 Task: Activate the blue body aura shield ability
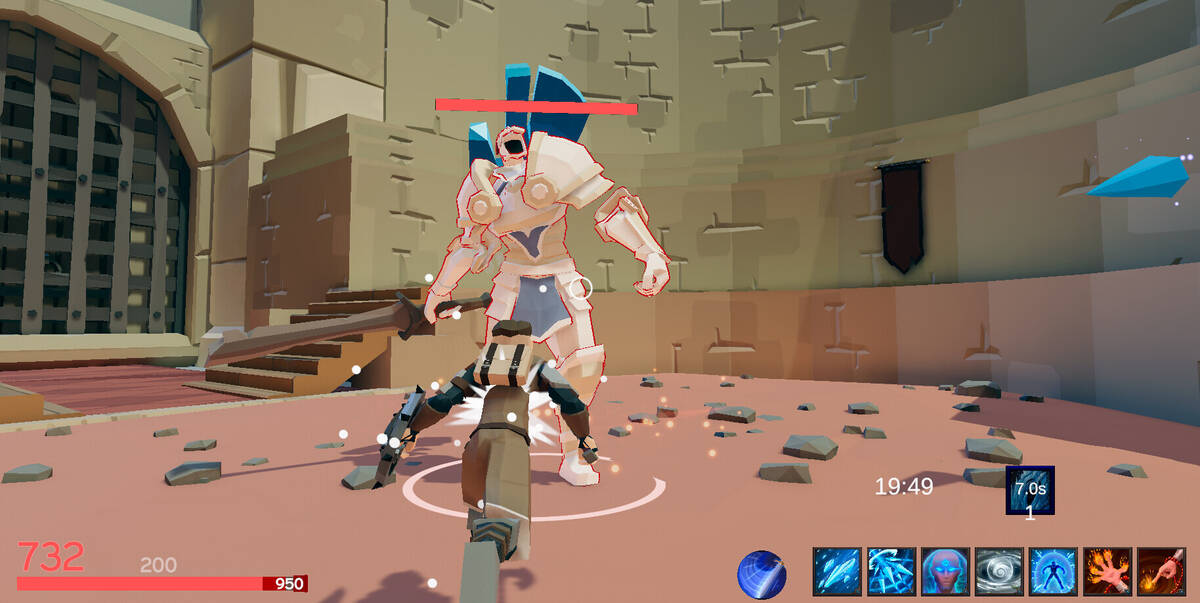pos(1053,572)
